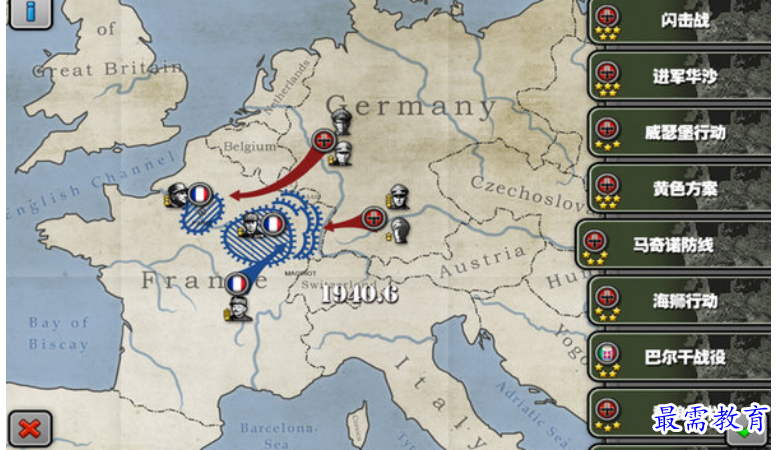The image size is (776, 450).
Task: Choose the 进军华沙 mission
Action: coord(680,76)
